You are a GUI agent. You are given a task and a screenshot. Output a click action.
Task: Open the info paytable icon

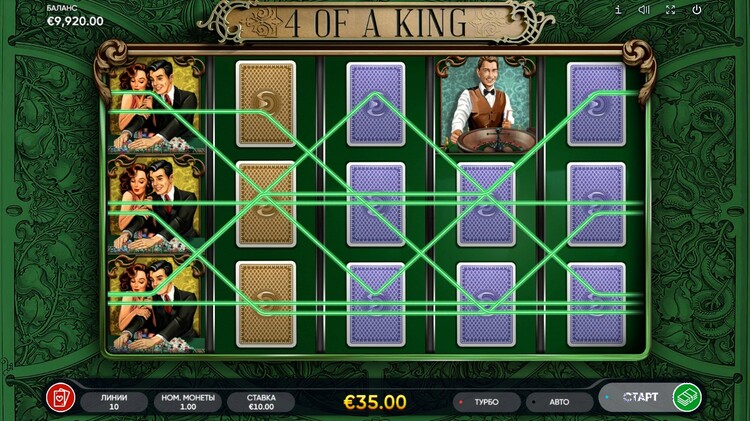(618, 10)
